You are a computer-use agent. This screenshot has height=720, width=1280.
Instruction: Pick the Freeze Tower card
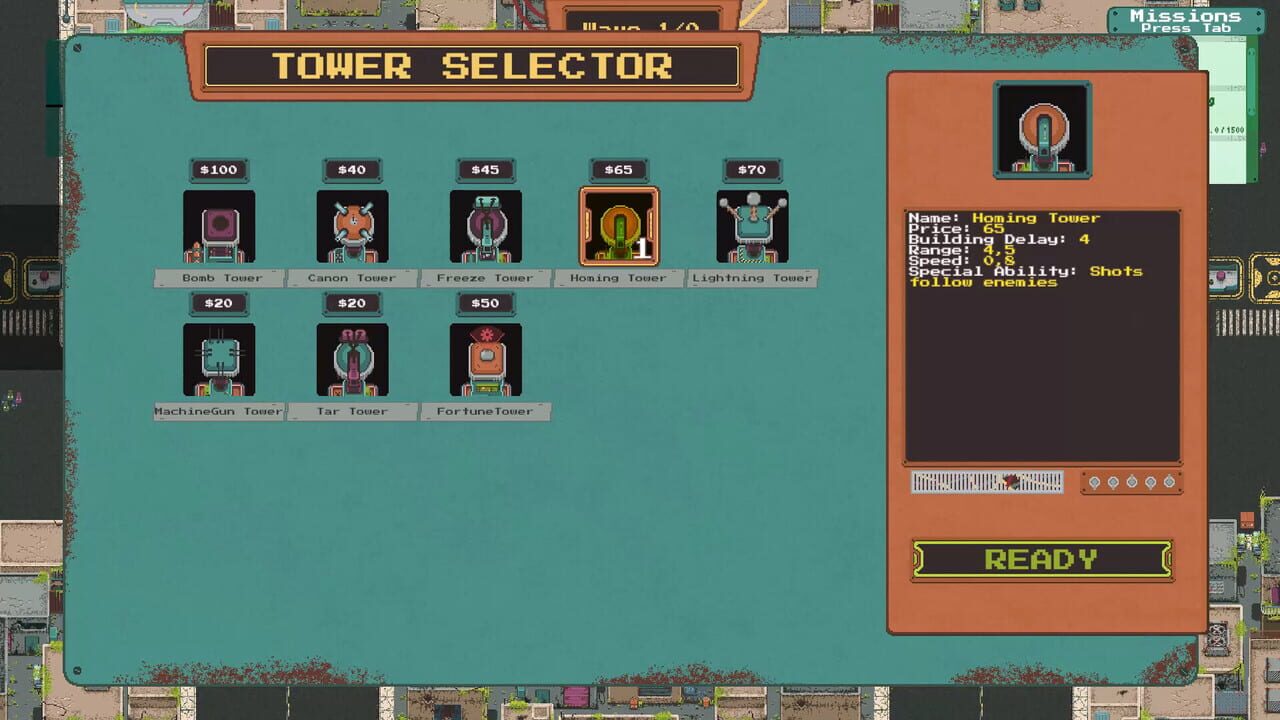click(x=485, y=227)
